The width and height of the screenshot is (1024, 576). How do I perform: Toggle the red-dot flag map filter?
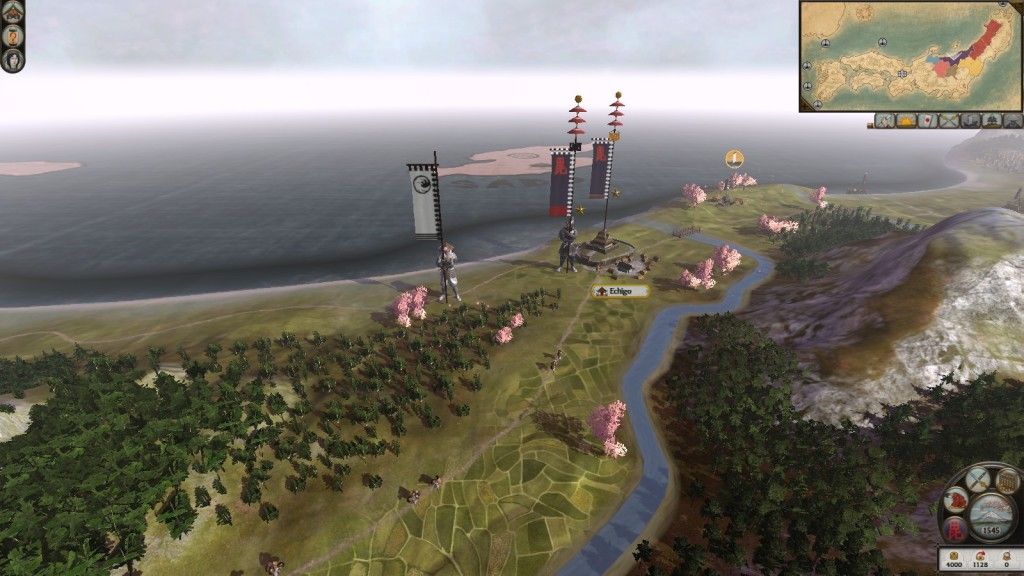pos(928,121)
